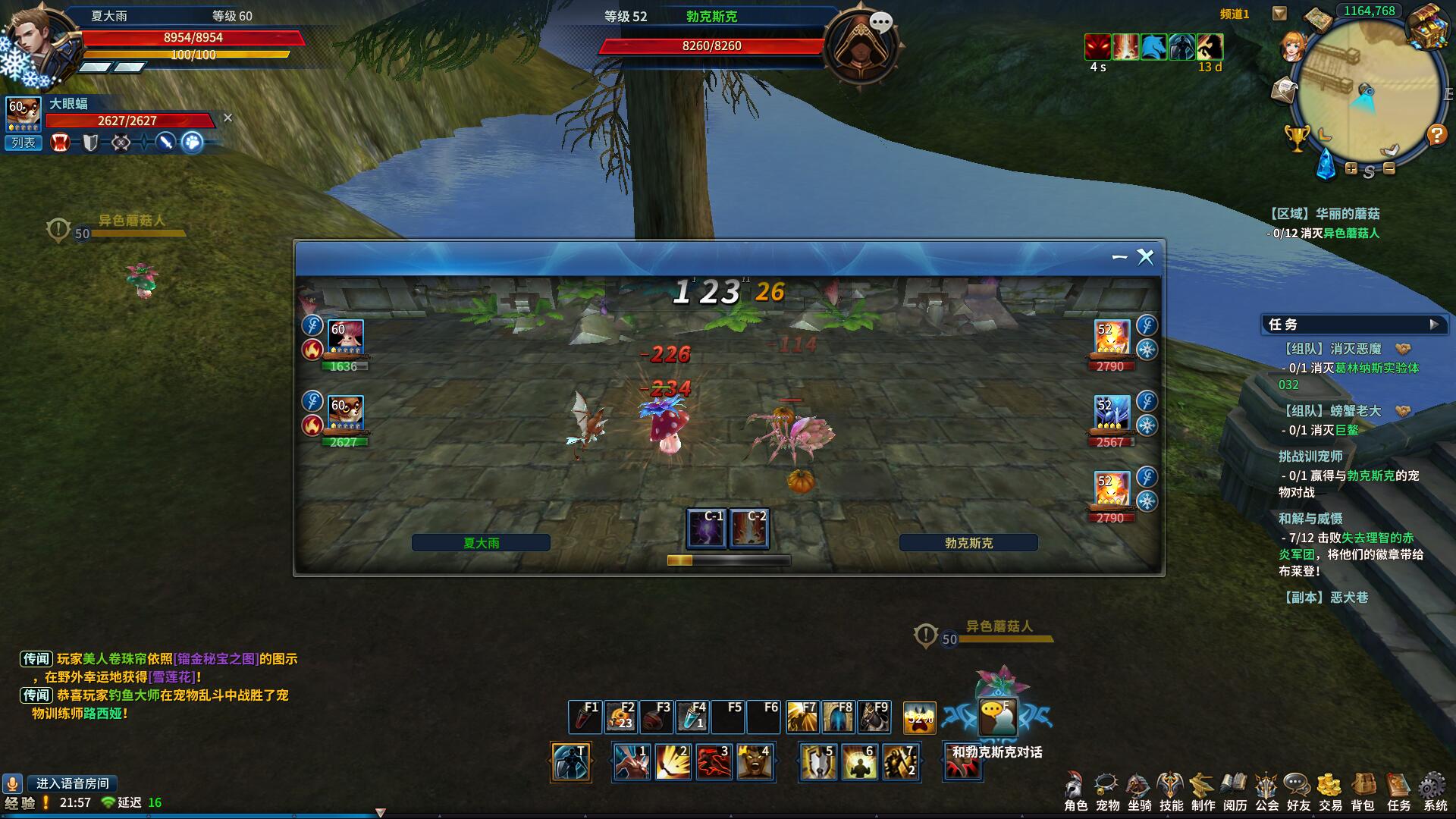Open the 公会 guild panel
This screenshot has height=819, width=1456.
click(1266, 791)
